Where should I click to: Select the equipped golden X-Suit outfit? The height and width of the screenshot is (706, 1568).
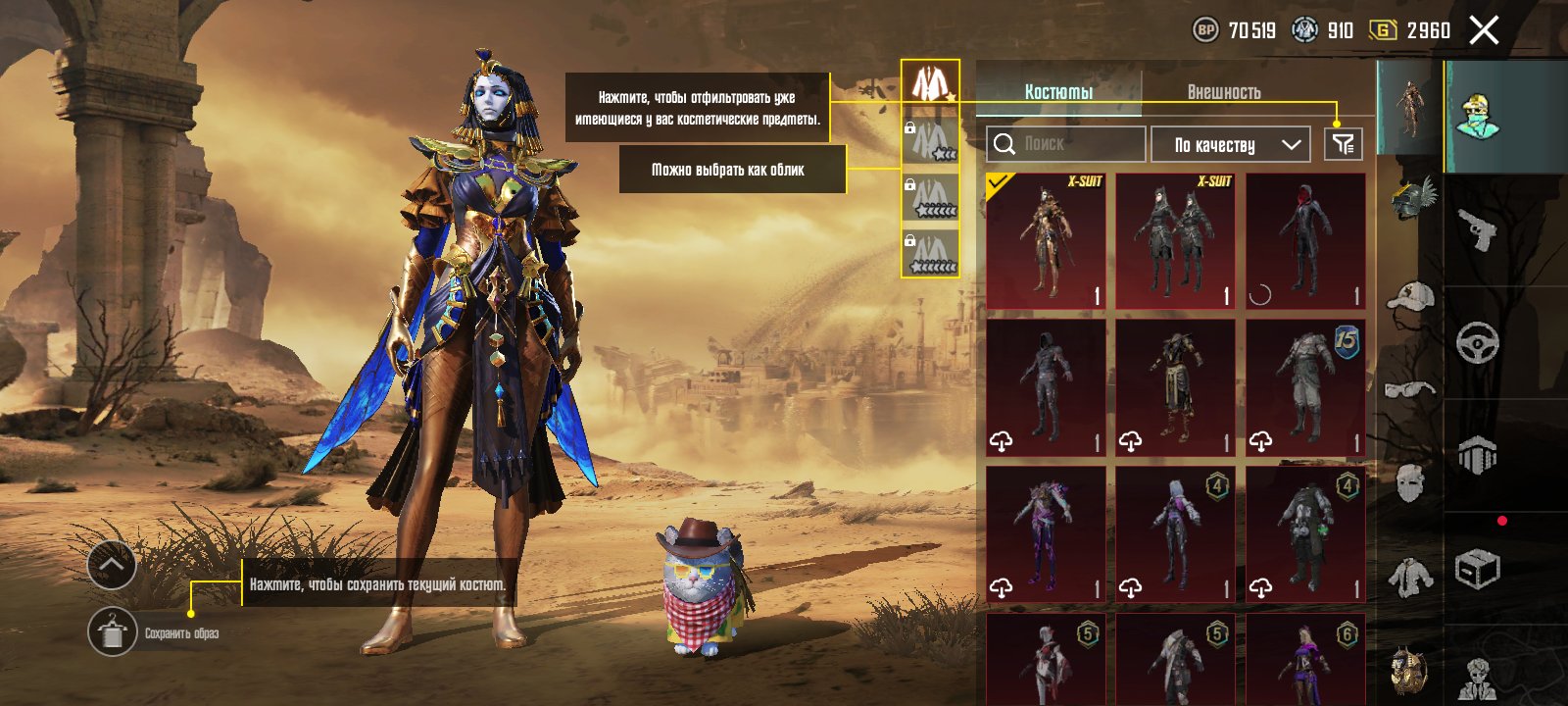point(1046,241)
